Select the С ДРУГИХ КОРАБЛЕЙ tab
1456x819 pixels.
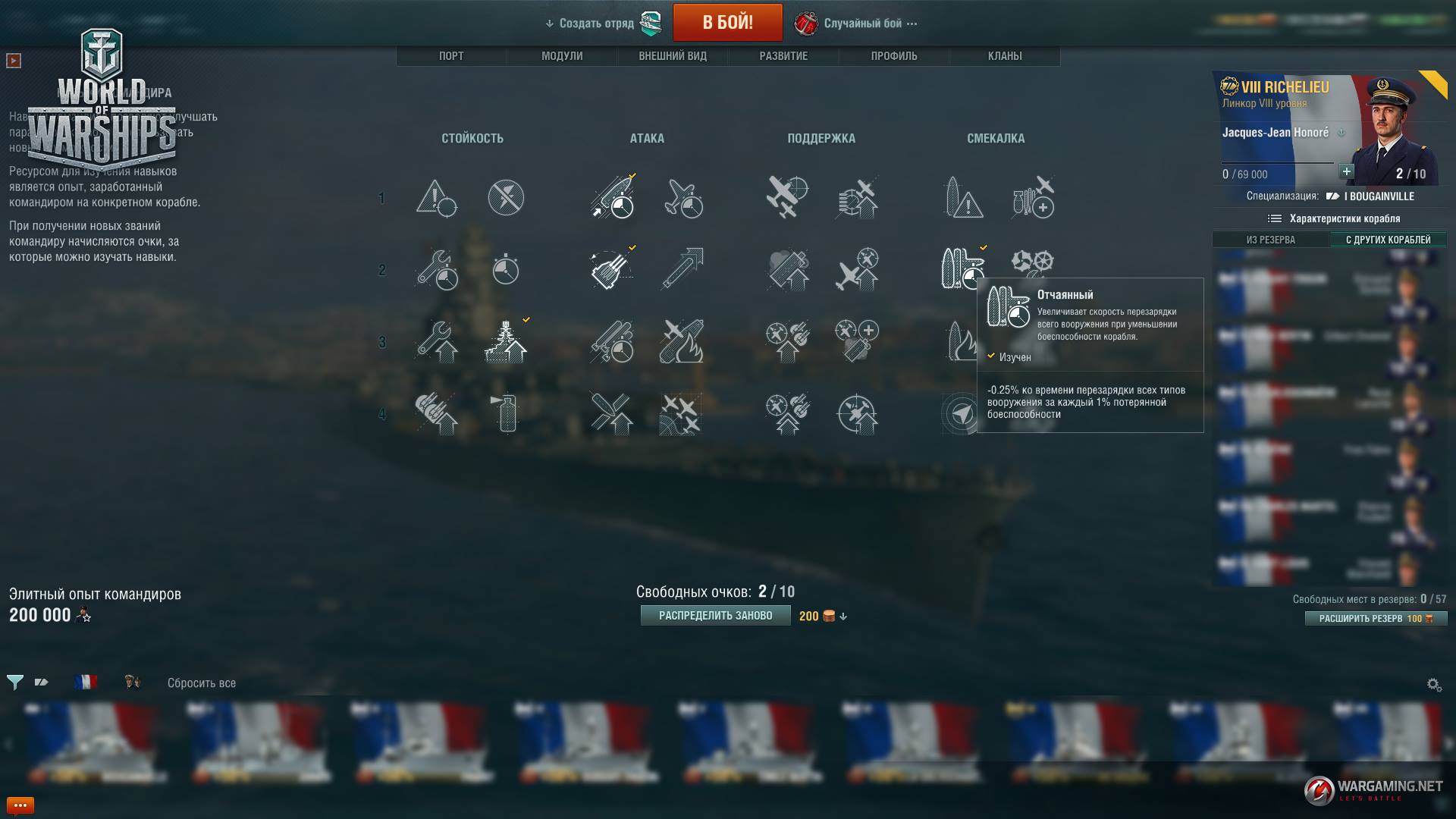coord(1388,240)
